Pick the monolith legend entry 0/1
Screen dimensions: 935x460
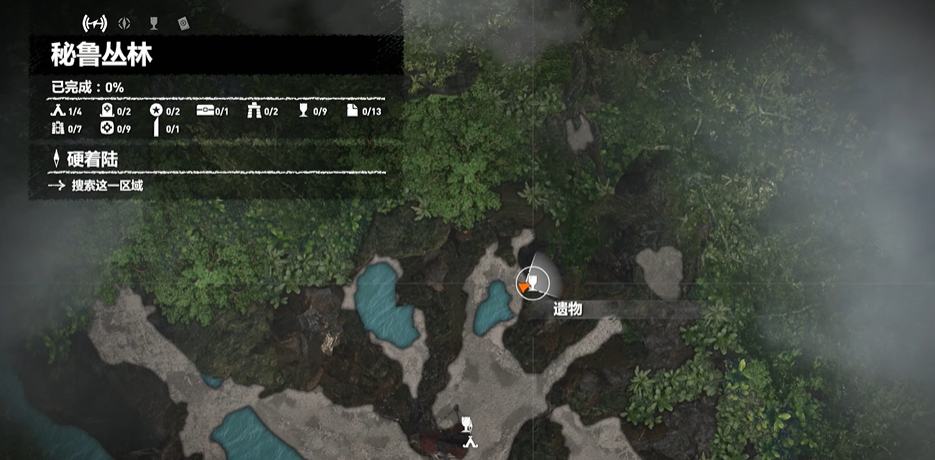click(165, 129)
